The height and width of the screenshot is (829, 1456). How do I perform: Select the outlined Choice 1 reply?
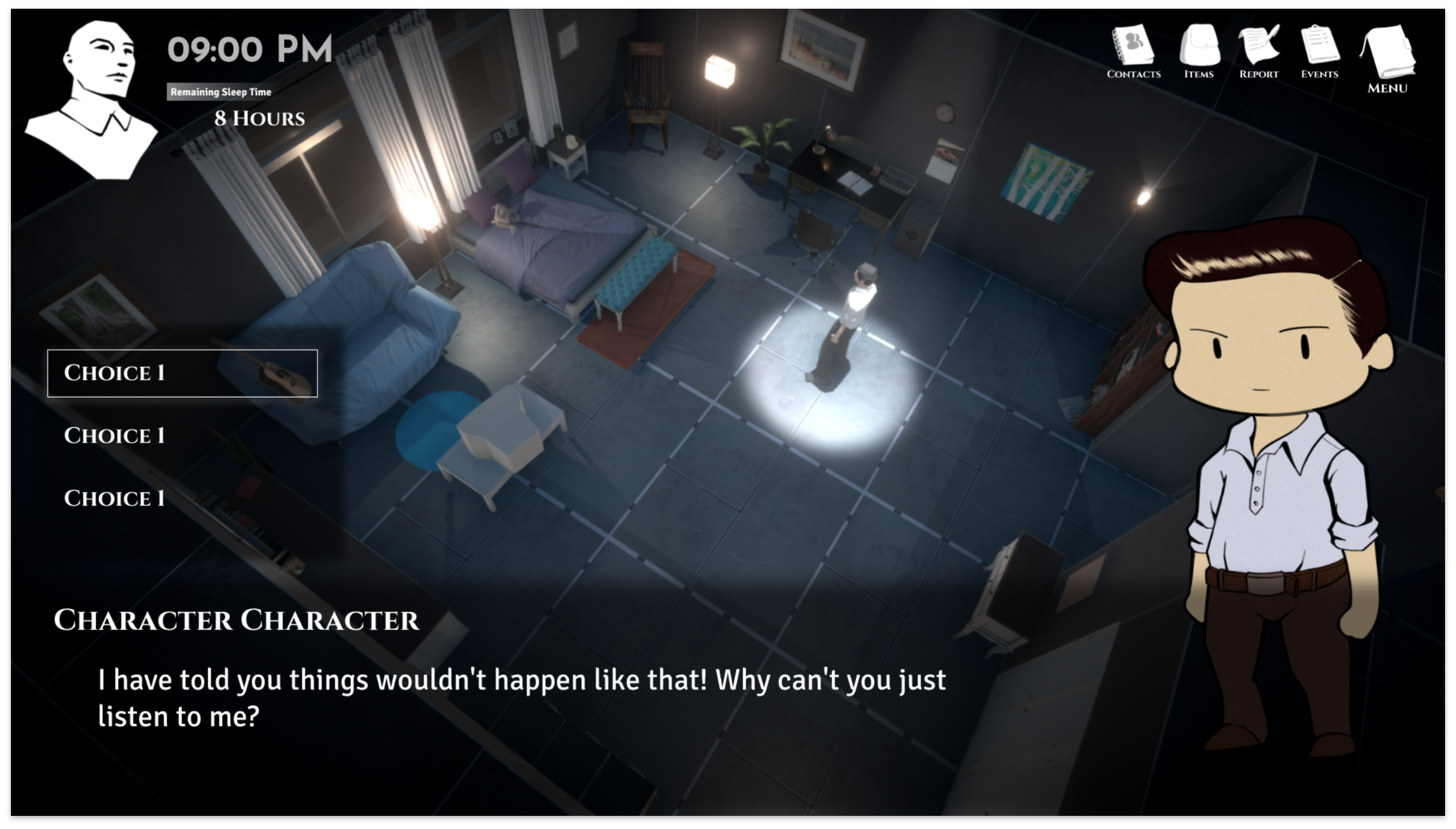[182, 373]
